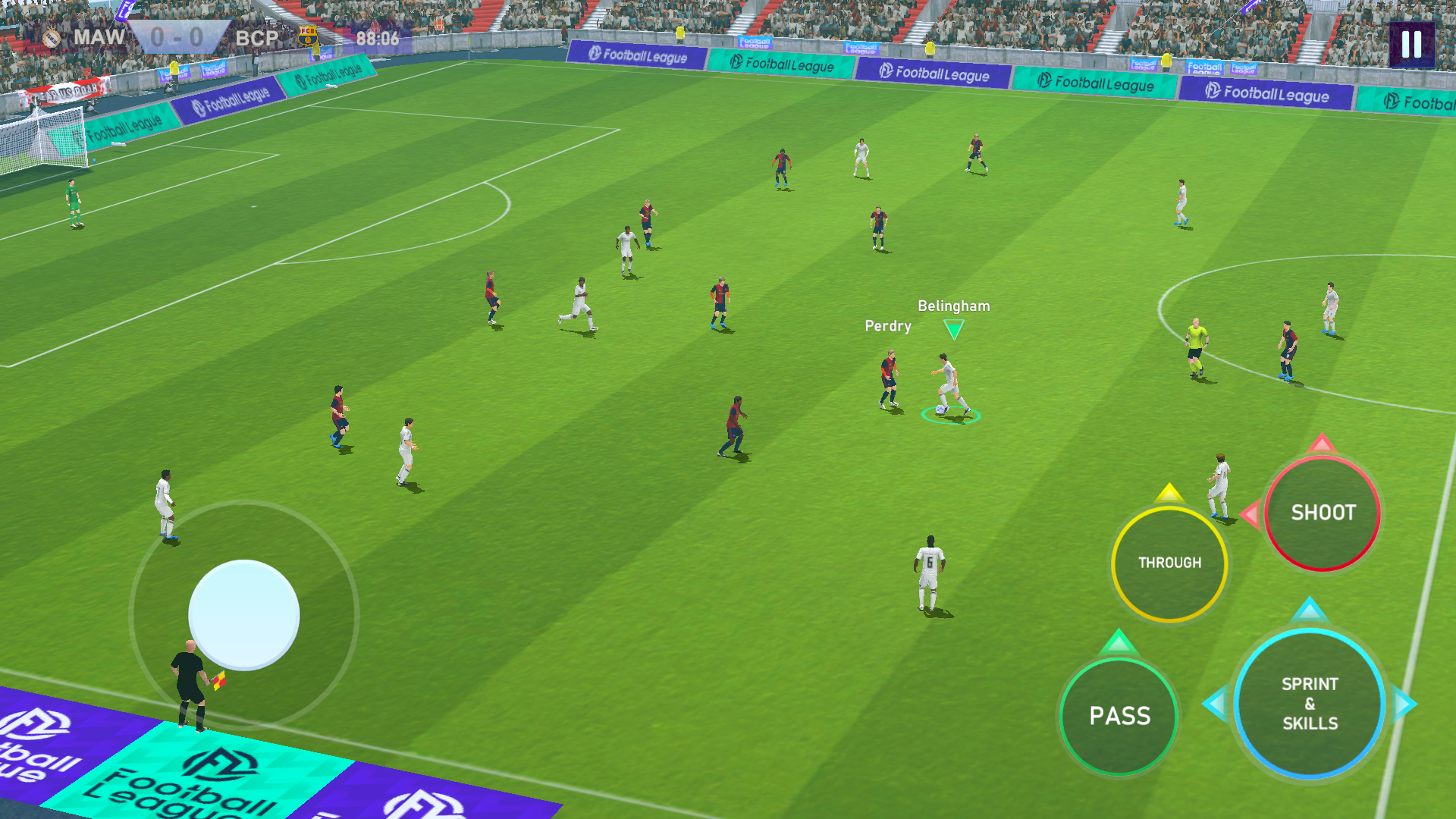Tap the cyan arrow left of SPRINT & SKILLS
The height and width of the screenshot is (819, 1456).
point(1219,703)
